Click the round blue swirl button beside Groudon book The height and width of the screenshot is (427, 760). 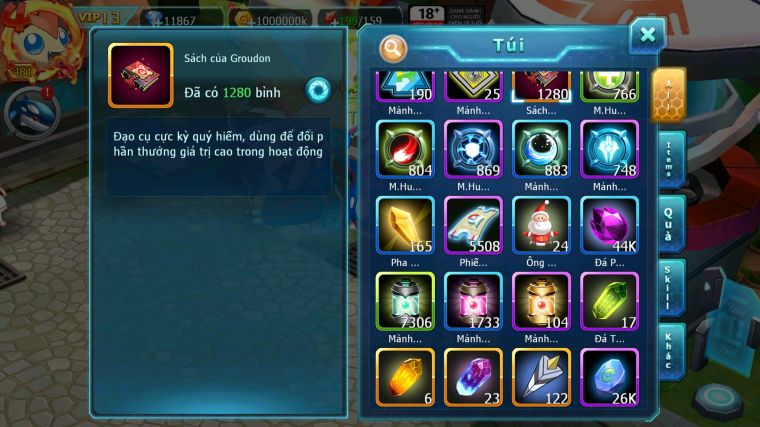click(x=318, y=89)
